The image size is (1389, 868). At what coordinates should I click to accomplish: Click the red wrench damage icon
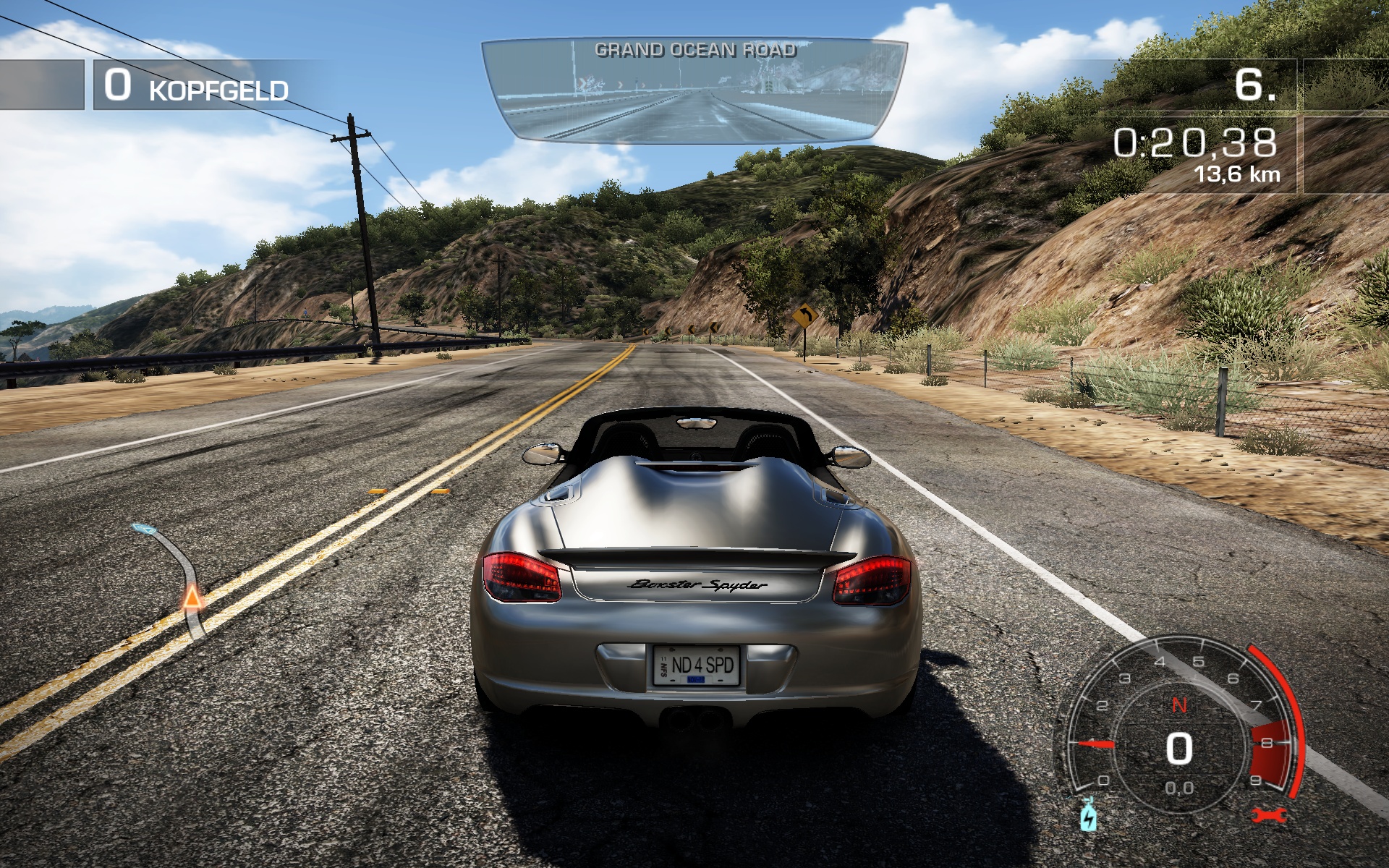pyautogui.click(x=1269, y=816)
